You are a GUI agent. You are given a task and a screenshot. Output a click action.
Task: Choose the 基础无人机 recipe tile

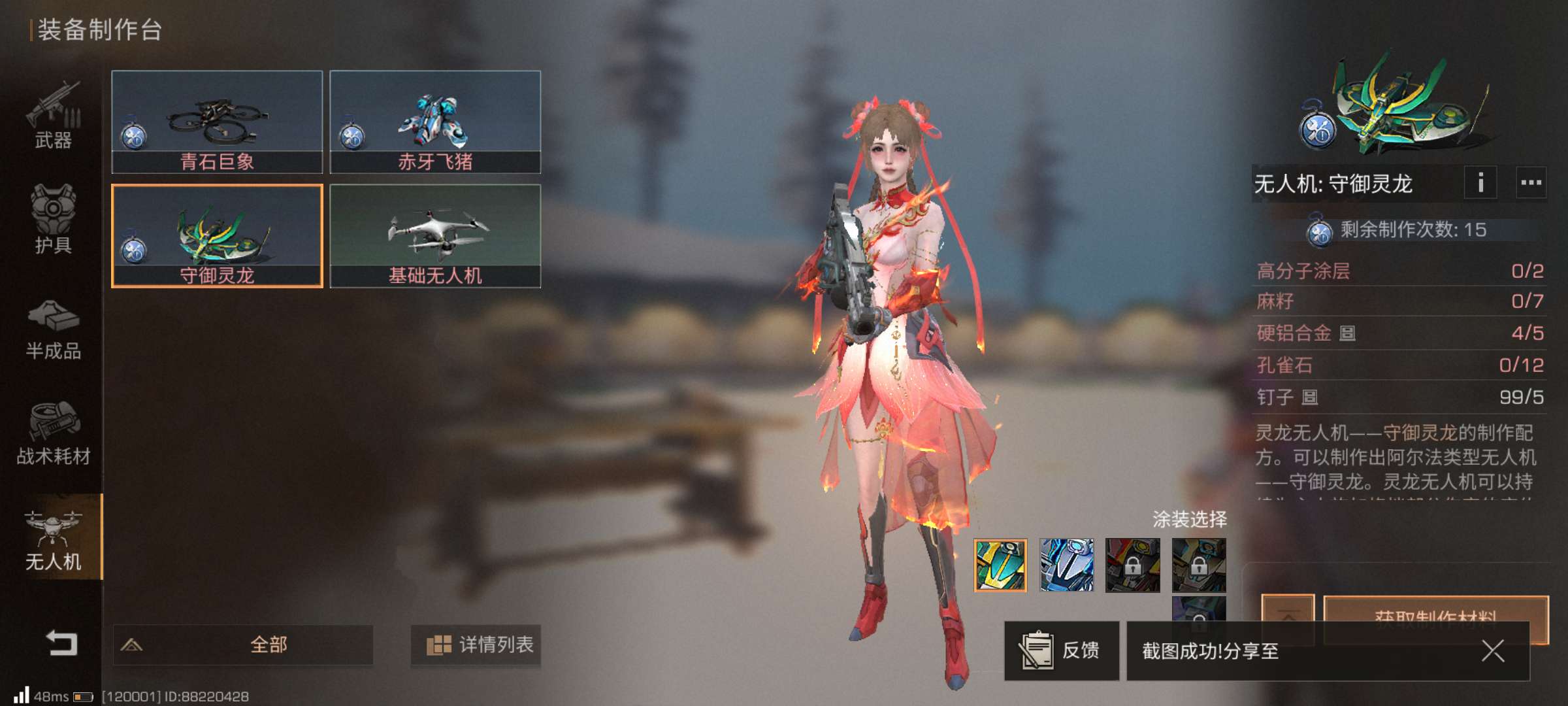[x=435, y=235]
